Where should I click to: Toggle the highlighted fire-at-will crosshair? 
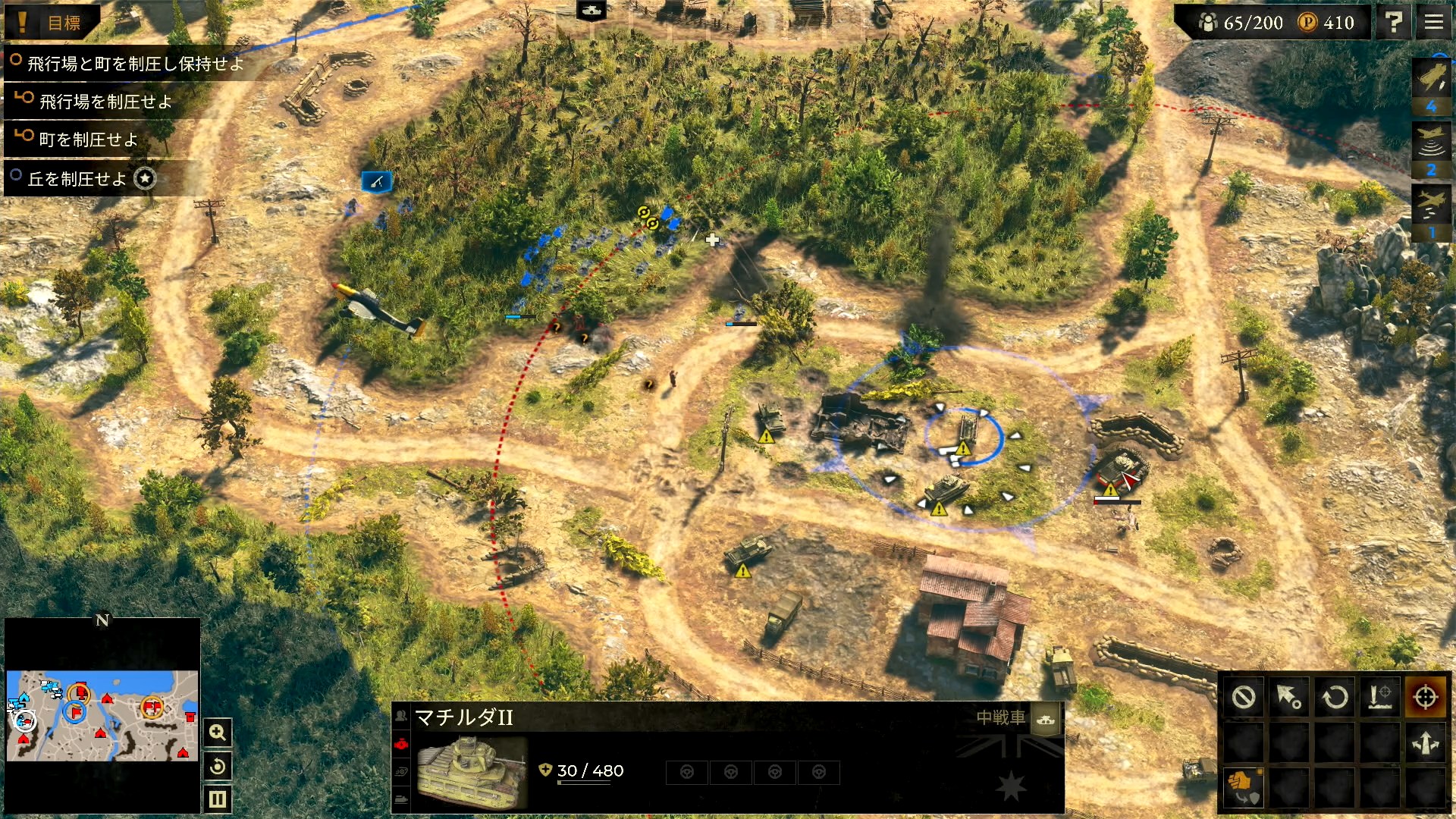click(x=1424, y=696)
